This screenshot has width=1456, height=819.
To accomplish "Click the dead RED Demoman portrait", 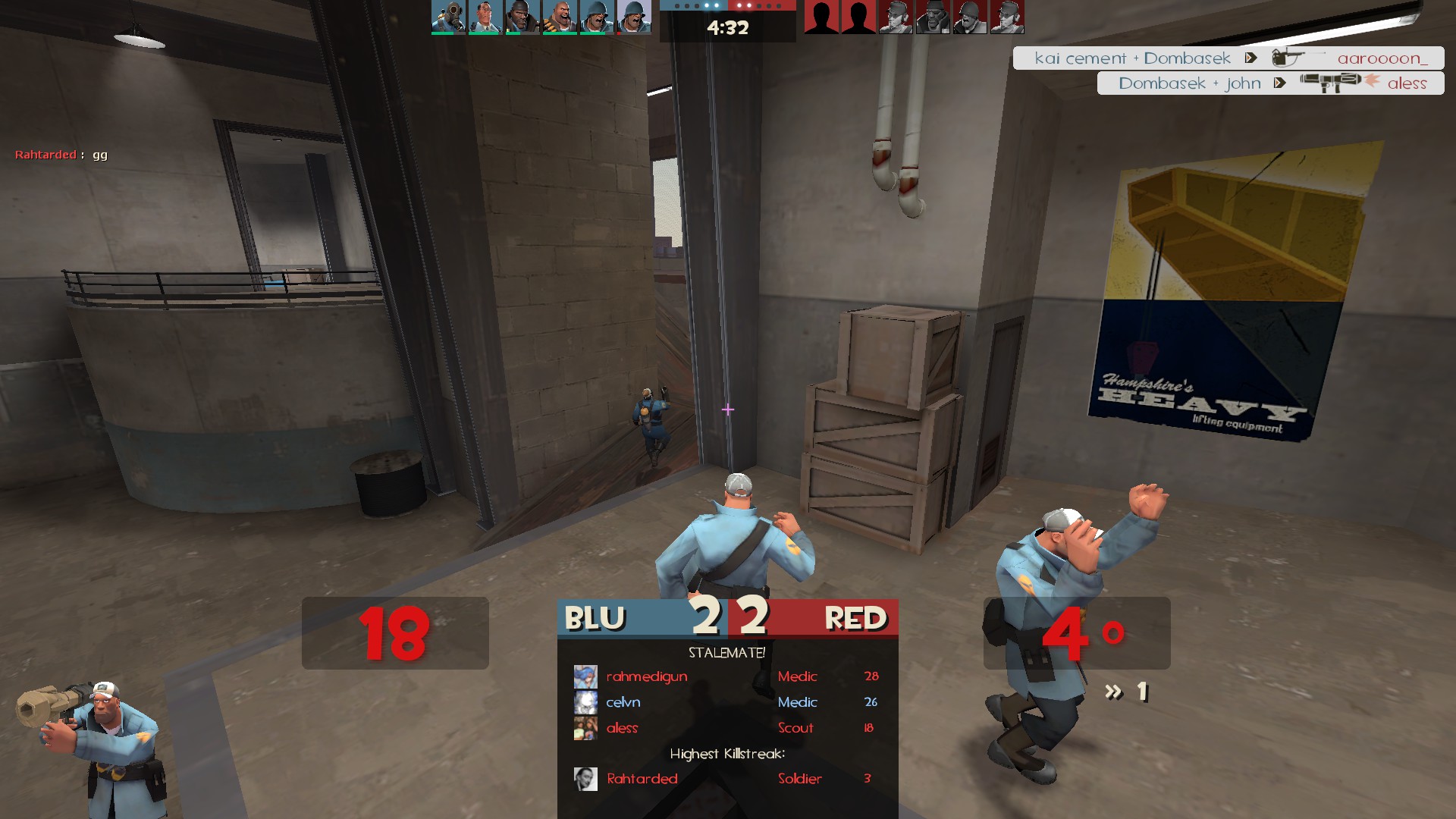I will [933, 17].
